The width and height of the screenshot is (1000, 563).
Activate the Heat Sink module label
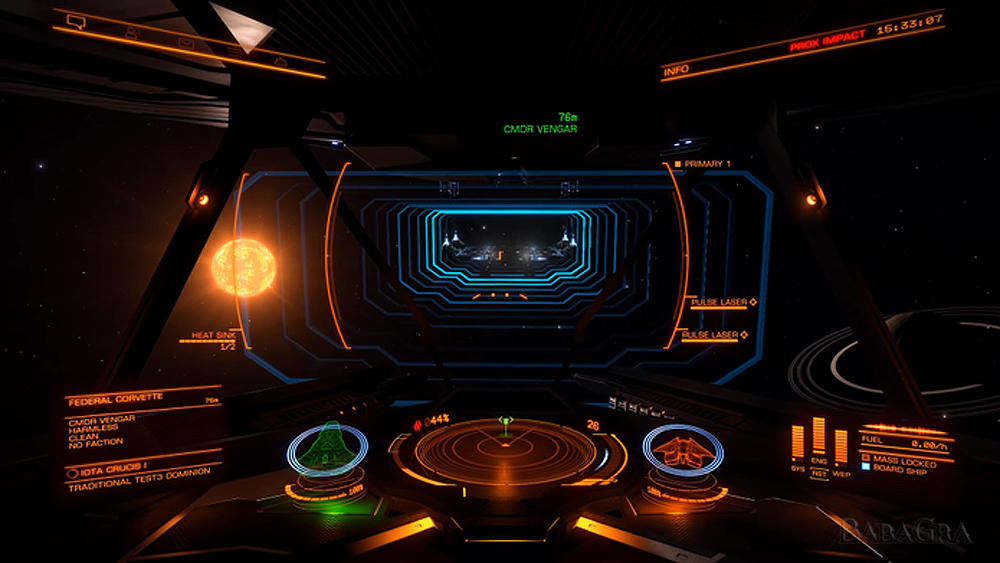coord(215,337)
